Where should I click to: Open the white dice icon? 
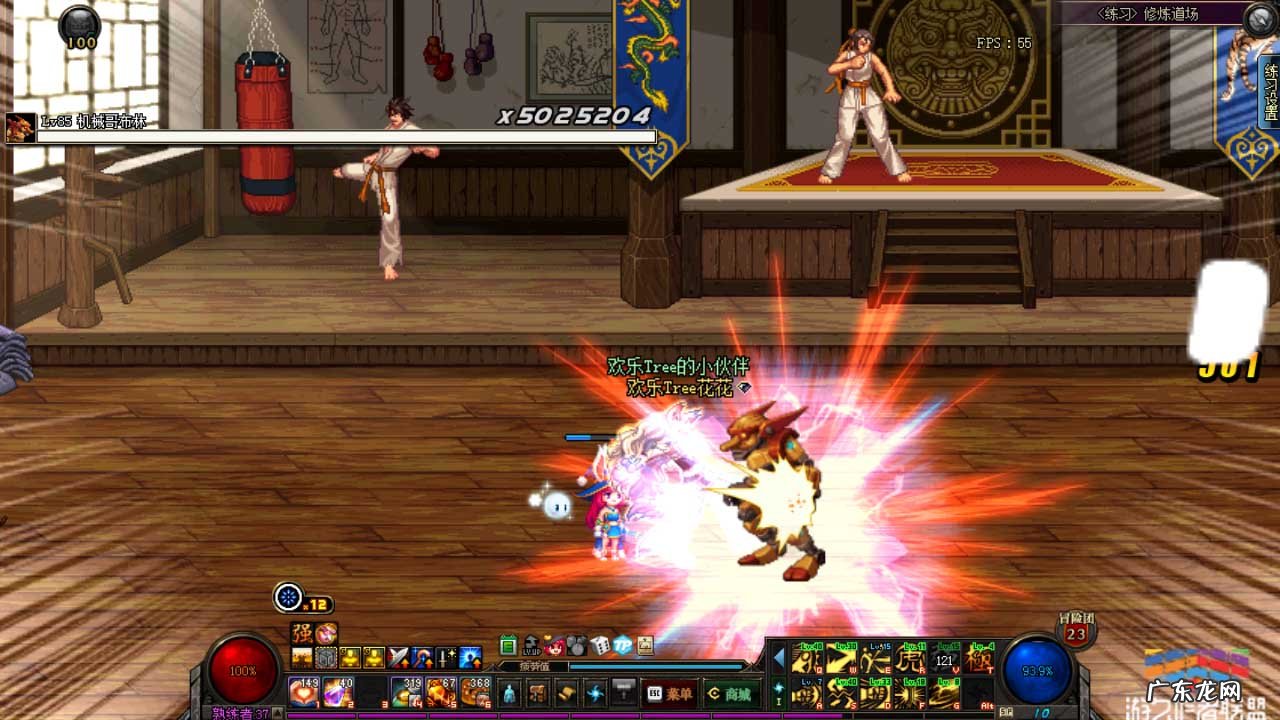click(x=600, y=645)
